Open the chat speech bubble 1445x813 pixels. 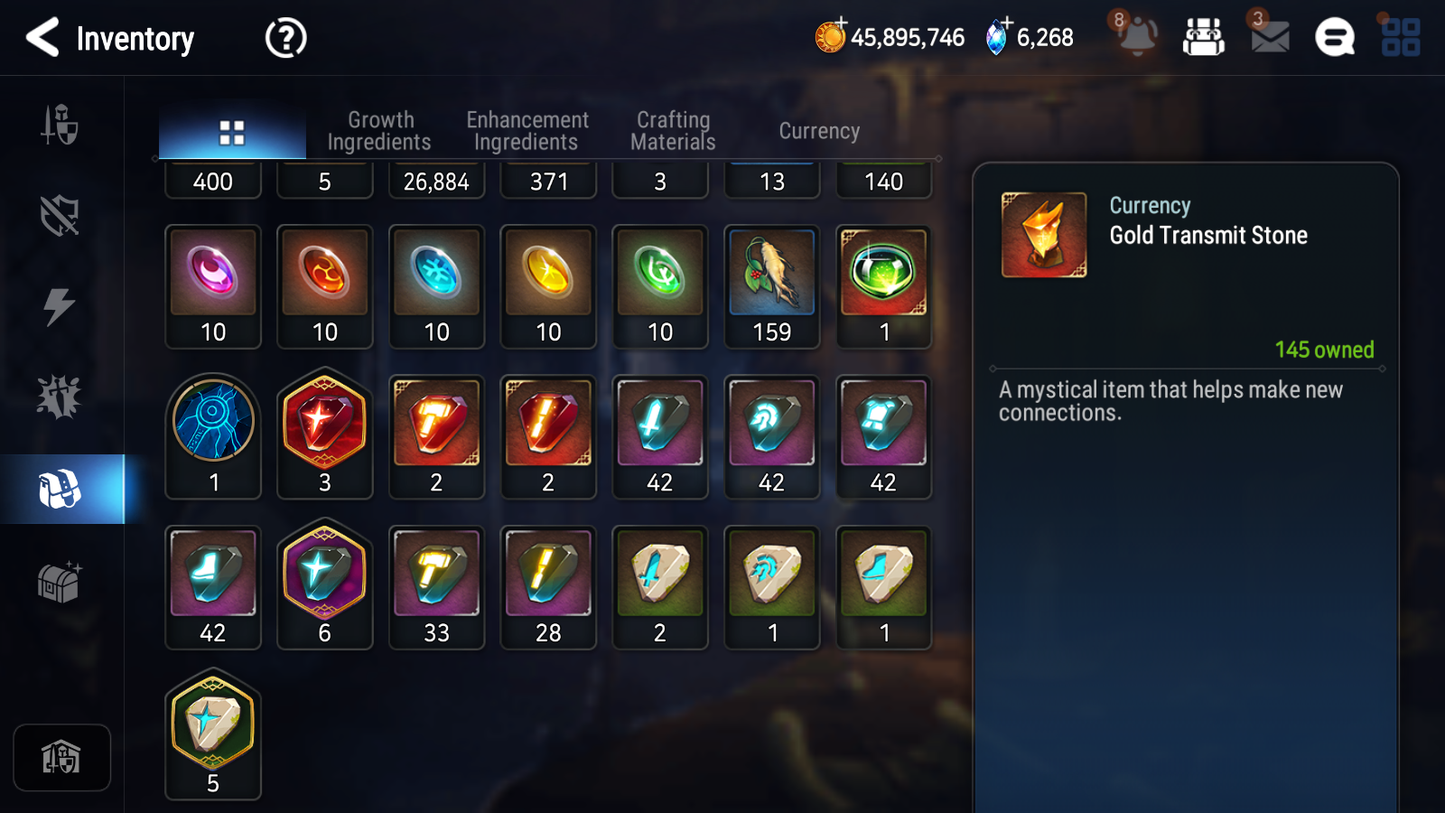click(1334, 38)
